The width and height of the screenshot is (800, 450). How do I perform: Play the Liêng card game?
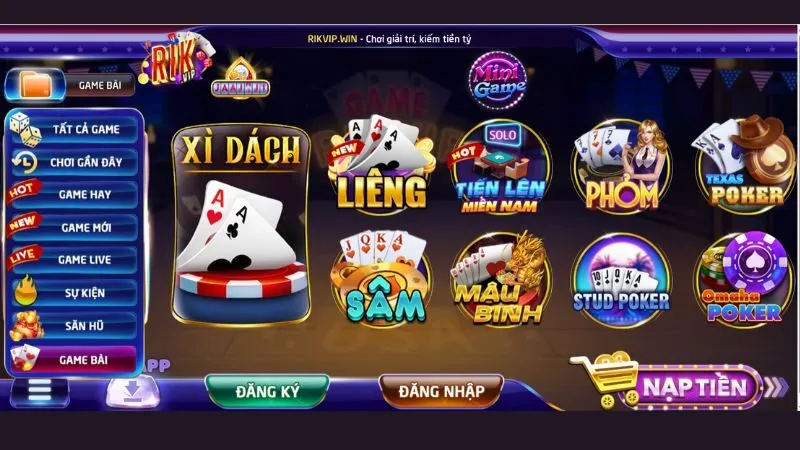382,163
